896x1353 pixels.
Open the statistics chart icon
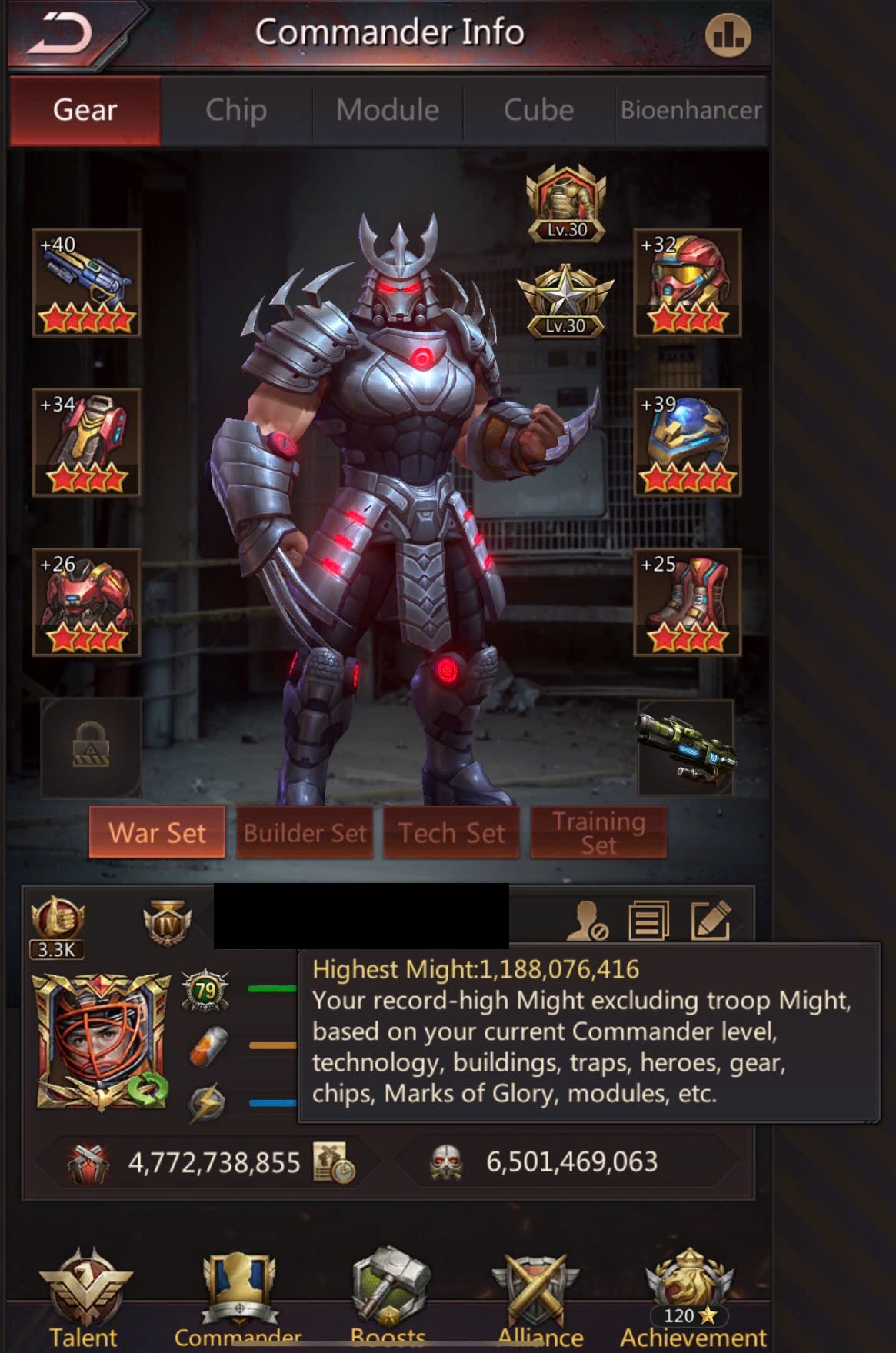point(728,35)
